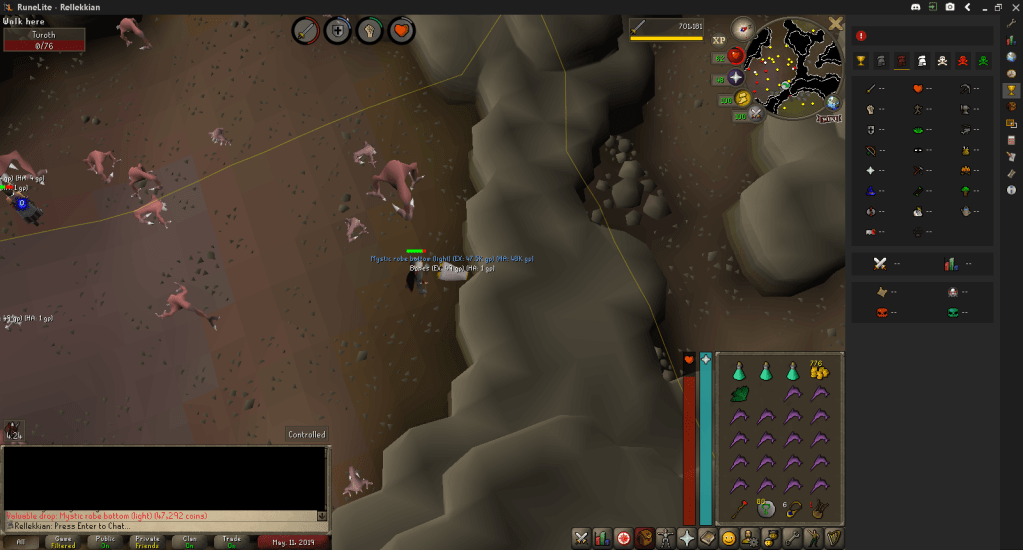Image resolution: width=1023 pixels, height=550 pixels.
Task: Select the coins stack in inventory
Action: click(x=820, y=371)
